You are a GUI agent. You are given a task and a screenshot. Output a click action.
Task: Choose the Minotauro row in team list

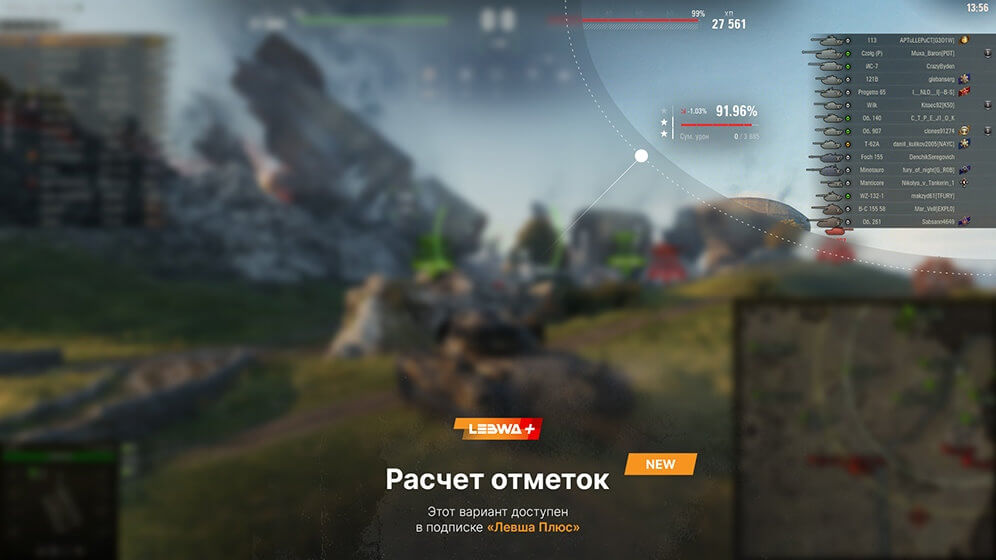pos(890,170)
